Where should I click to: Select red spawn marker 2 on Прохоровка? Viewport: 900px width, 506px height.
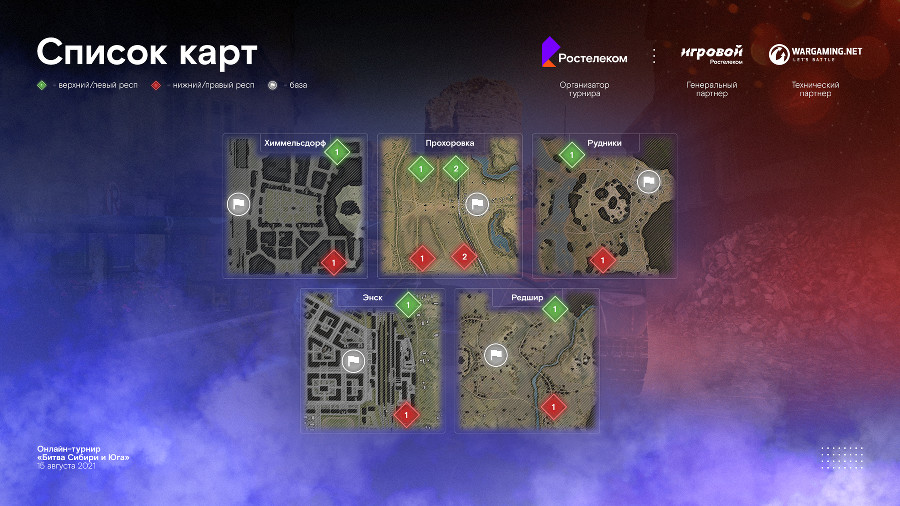463,257
